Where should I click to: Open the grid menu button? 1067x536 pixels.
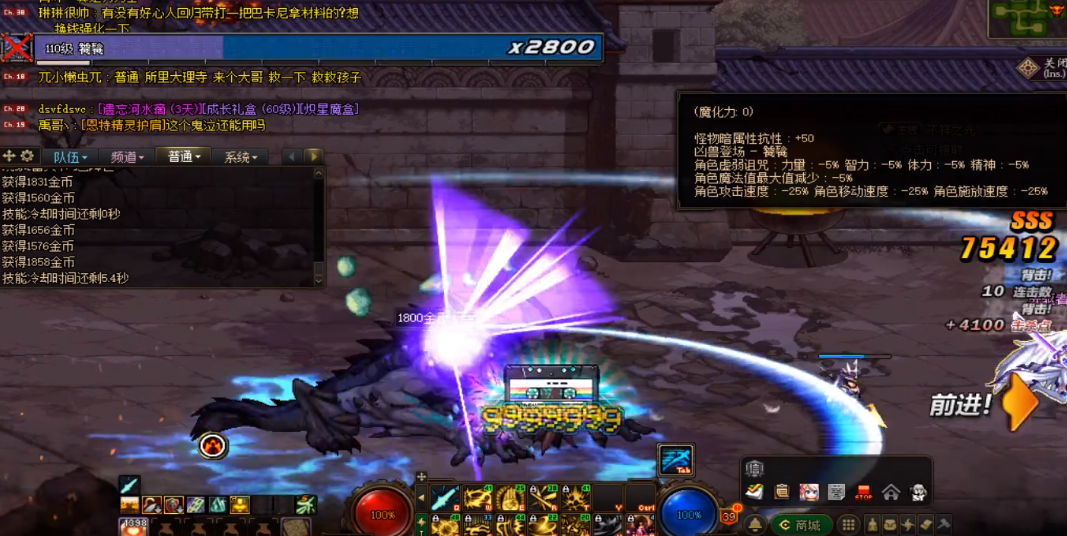point(848,525)
